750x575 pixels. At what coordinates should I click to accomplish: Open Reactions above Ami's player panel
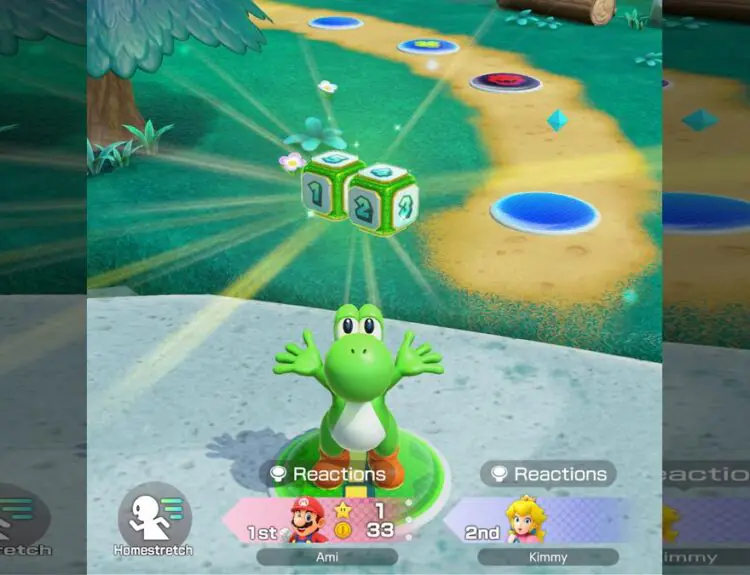pos(326,474)
